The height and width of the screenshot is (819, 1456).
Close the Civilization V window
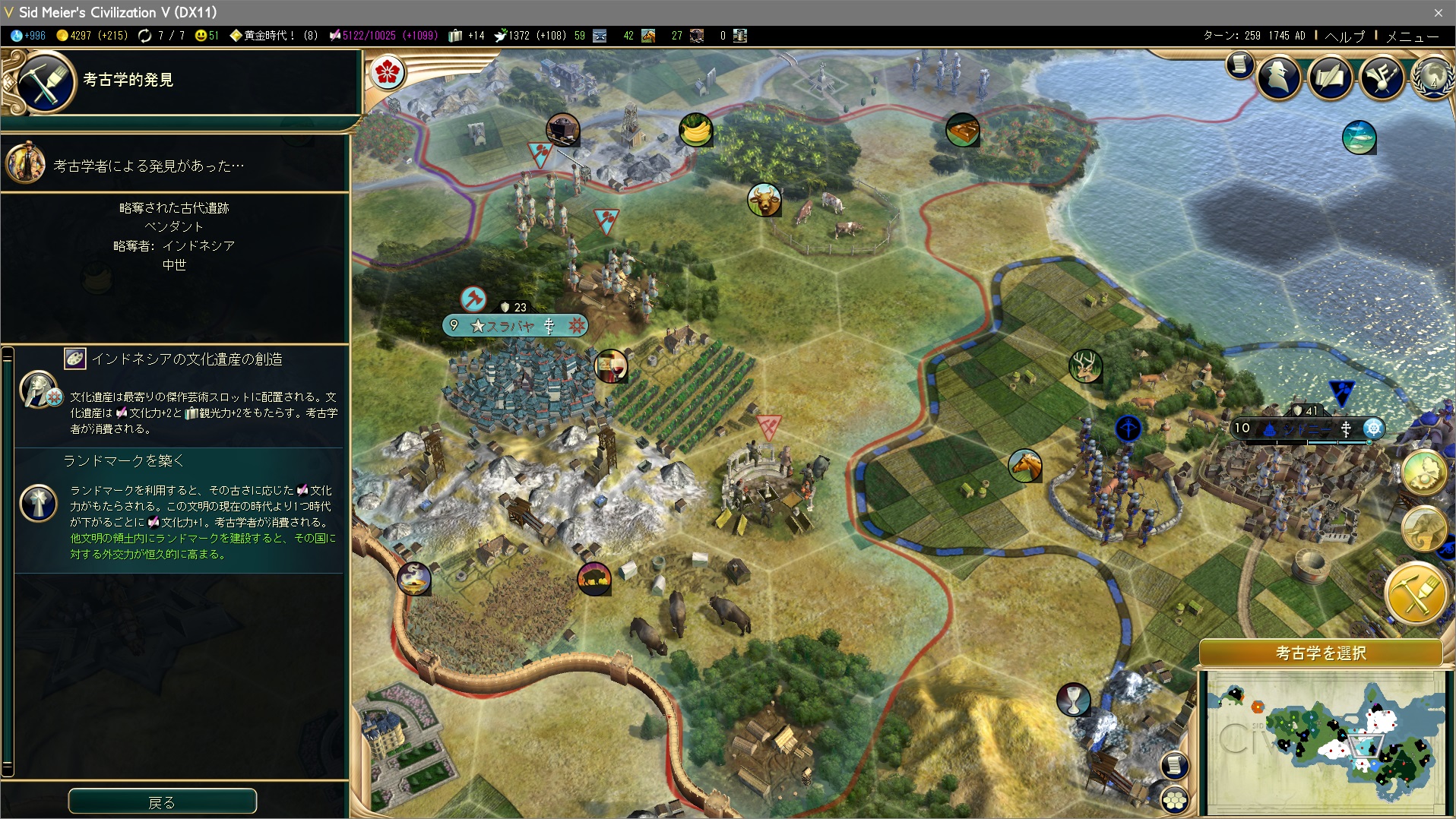1438,12
